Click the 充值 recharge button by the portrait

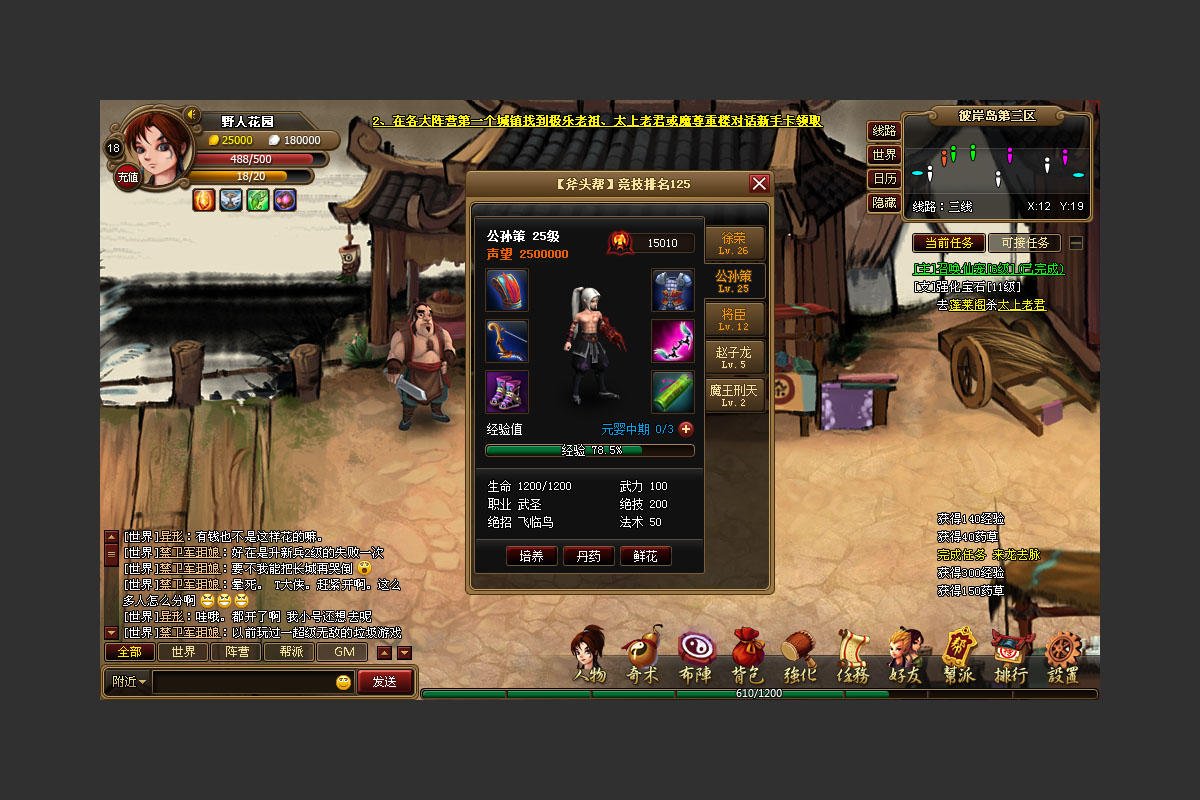click(128, 177)
